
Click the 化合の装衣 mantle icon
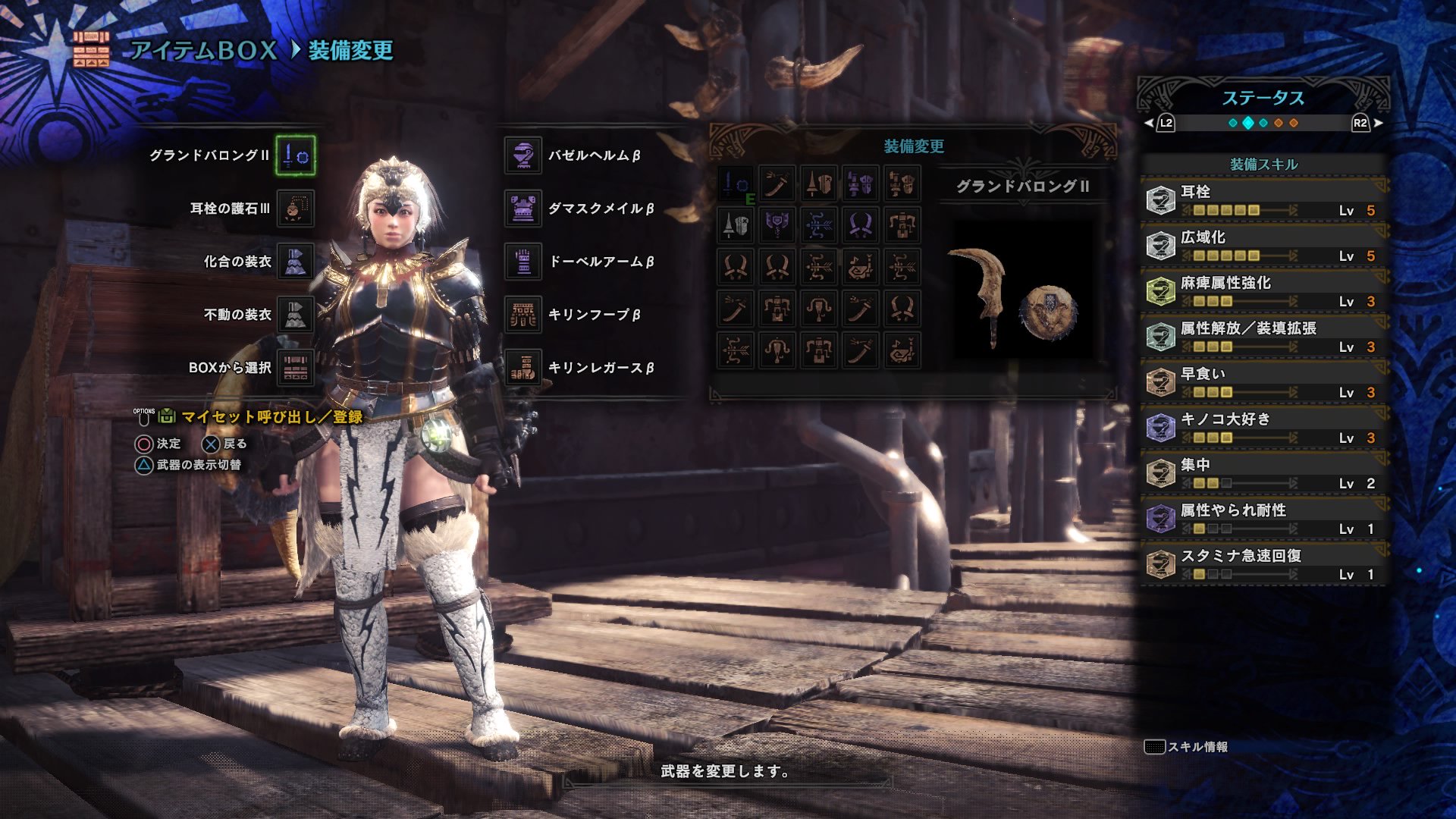pyautogui.click(x=296, y=261)
